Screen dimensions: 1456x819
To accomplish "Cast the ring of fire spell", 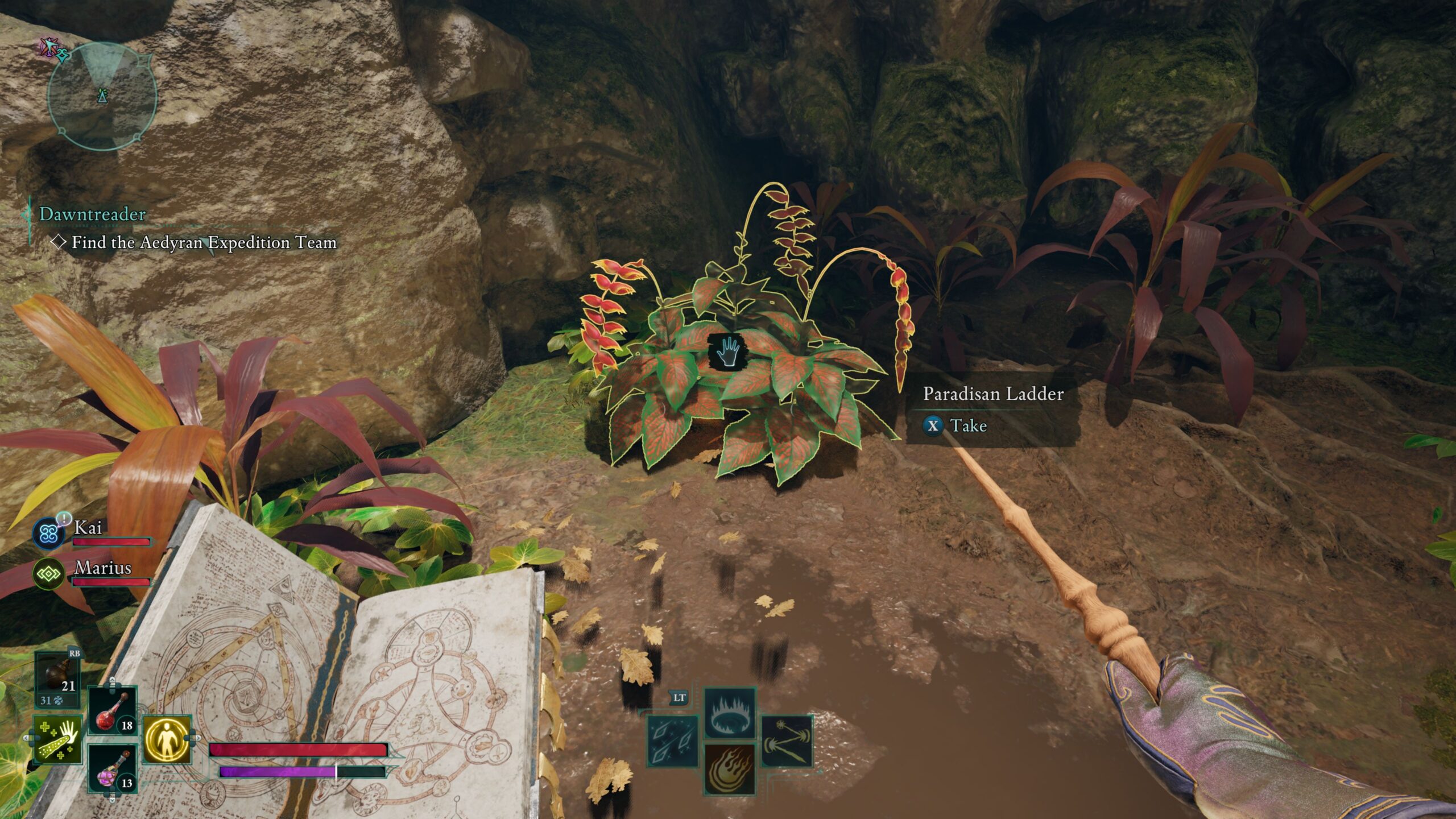I will coord(730,713).
